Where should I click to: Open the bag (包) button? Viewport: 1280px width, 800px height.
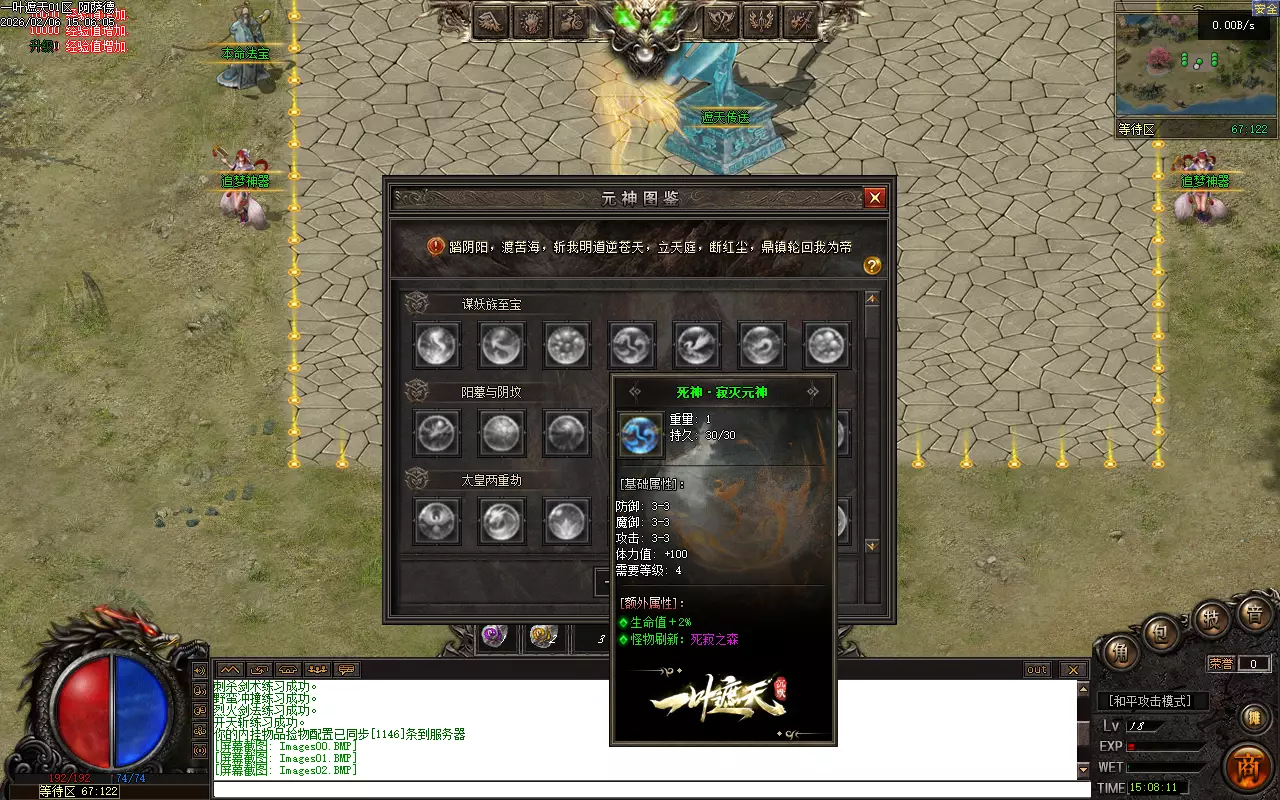[1162, 633]
